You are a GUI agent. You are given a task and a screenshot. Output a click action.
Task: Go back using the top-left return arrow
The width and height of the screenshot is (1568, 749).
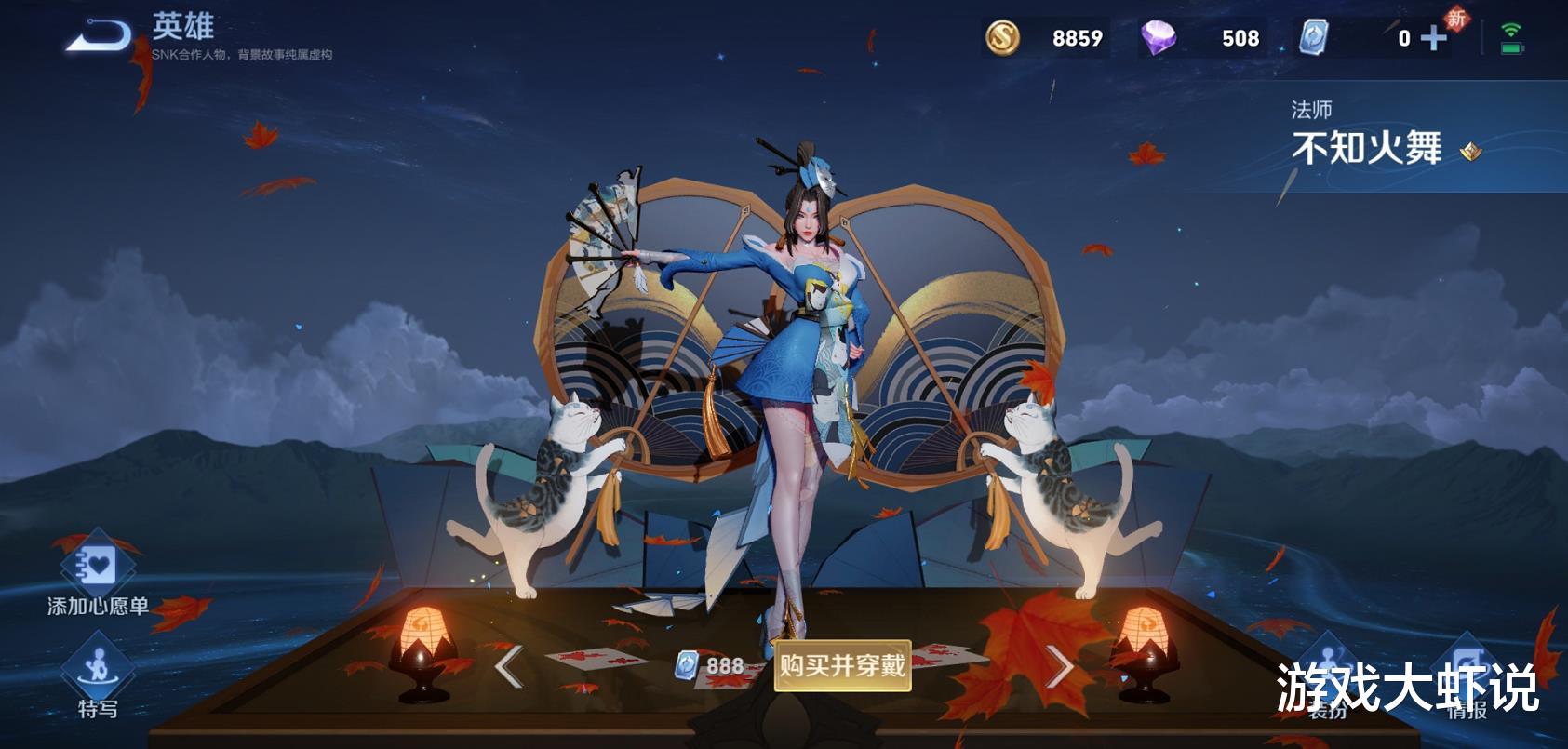[100, 37]
